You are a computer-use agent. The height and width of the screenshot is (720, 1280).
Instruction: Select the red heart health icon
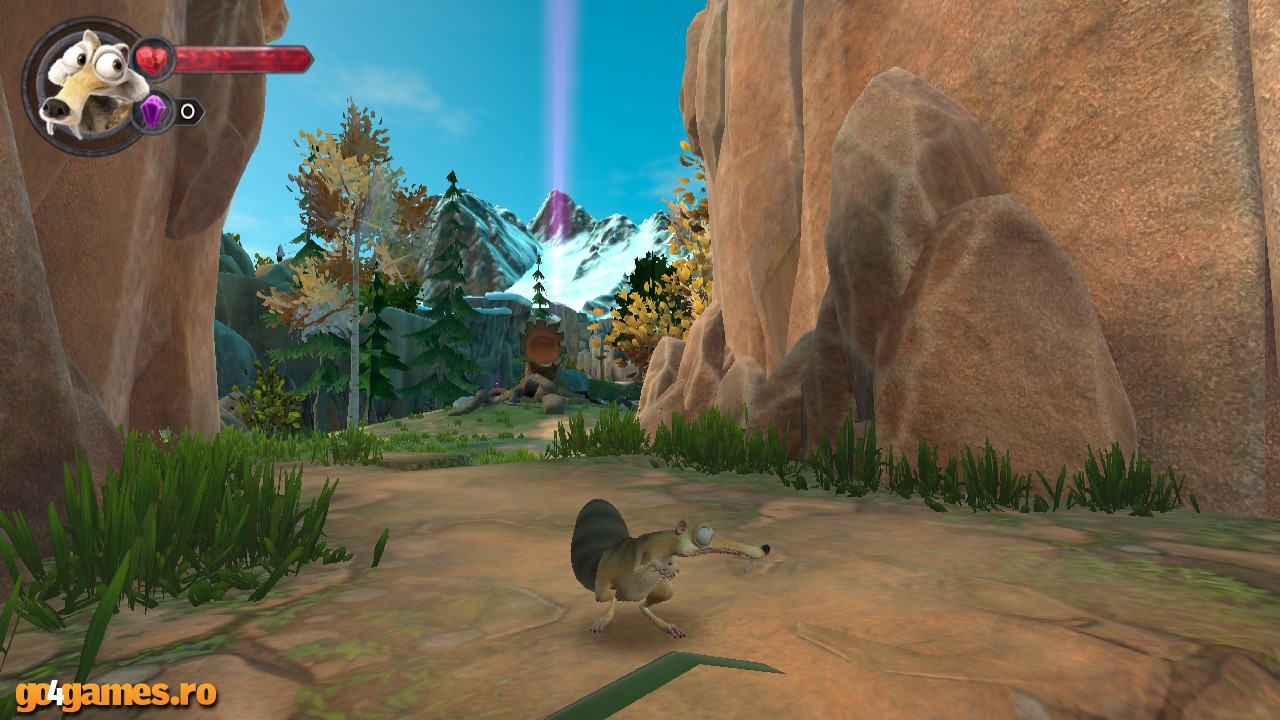click(x=153, y=58)
